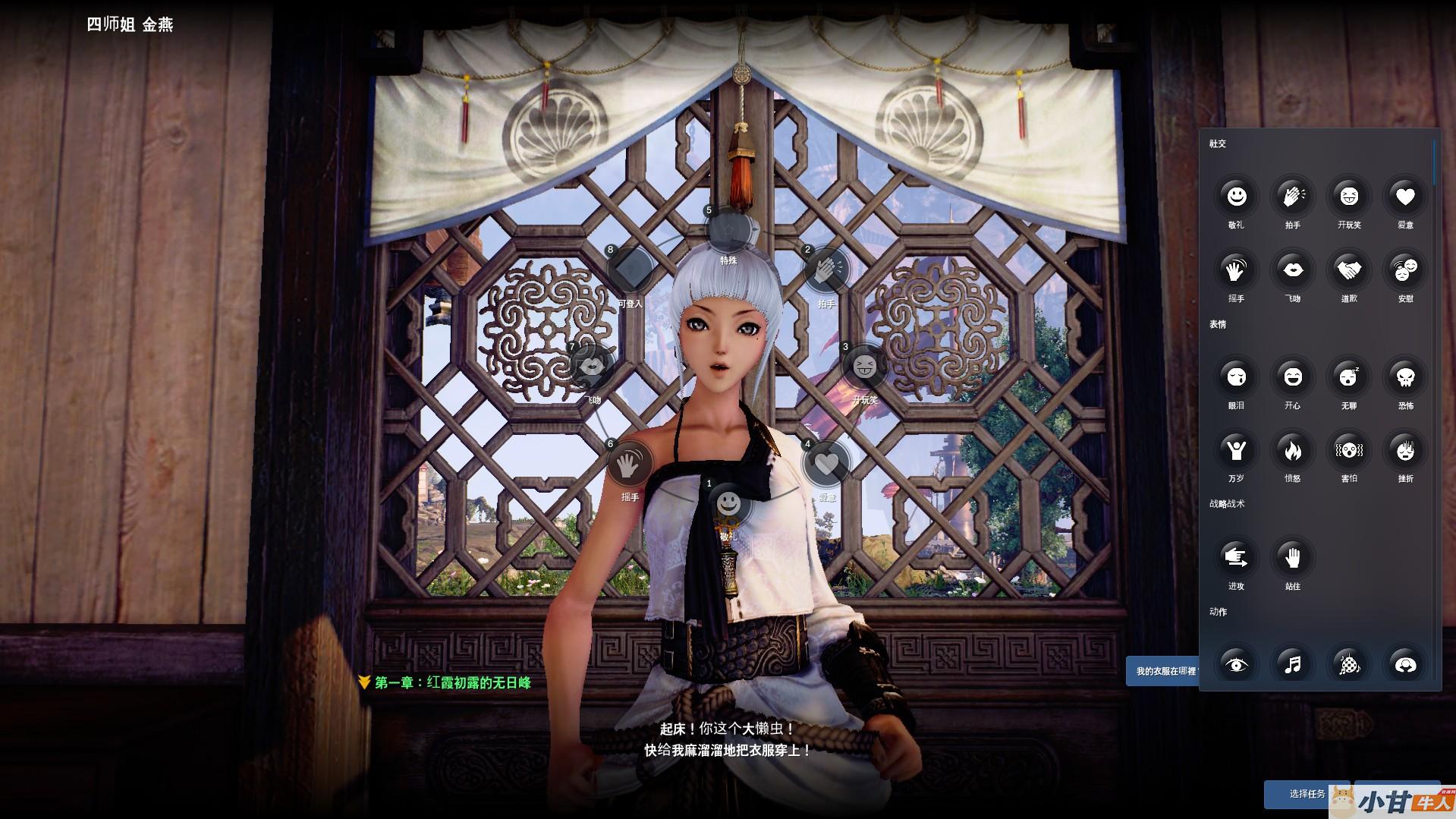Use the 开心 happy face emote
The height and width of the screenshot is (819, 1456).
[x=1292, y=376]
